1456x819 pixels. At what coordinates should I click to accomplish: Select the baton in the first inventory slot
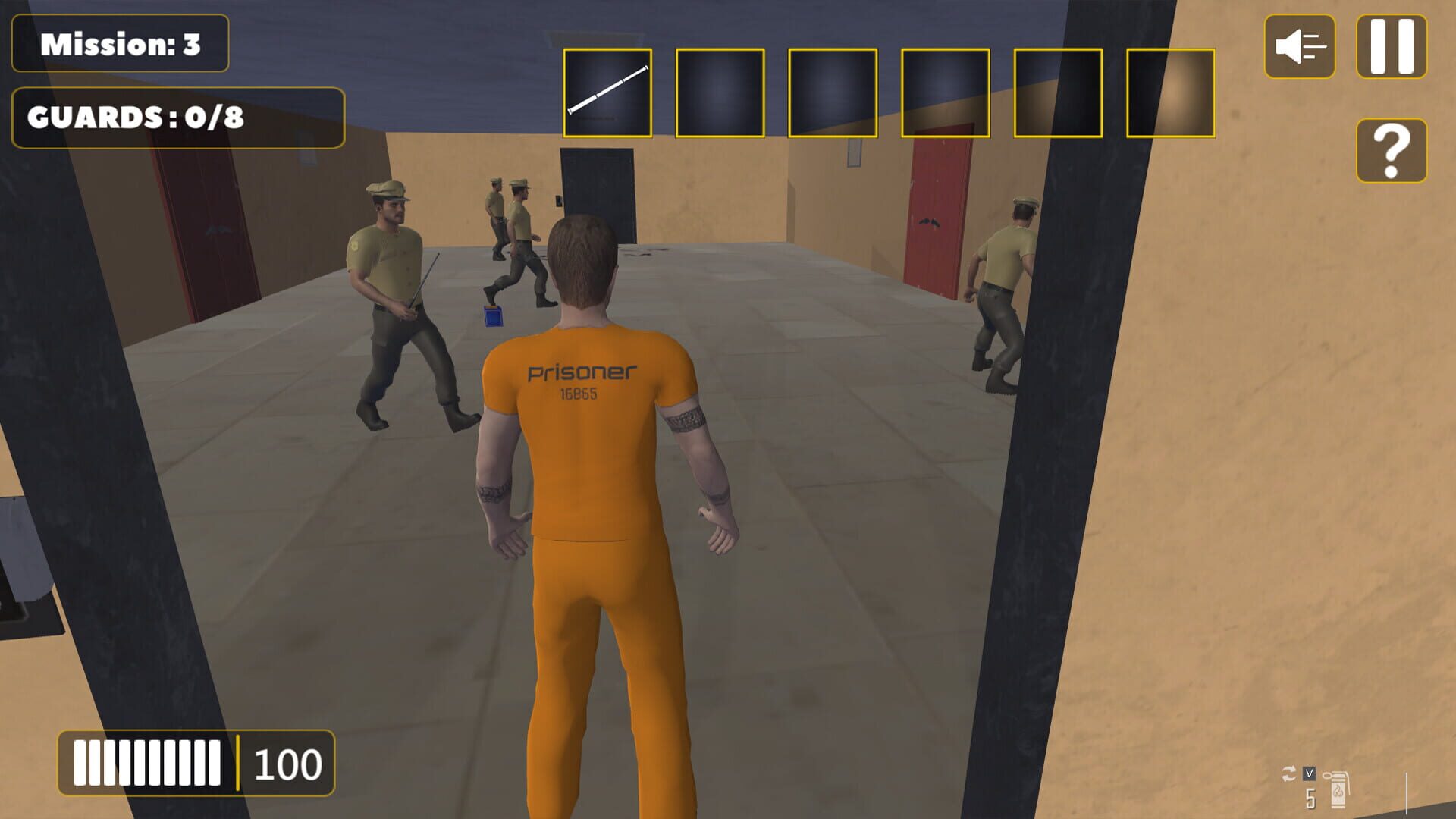point(607,92)
